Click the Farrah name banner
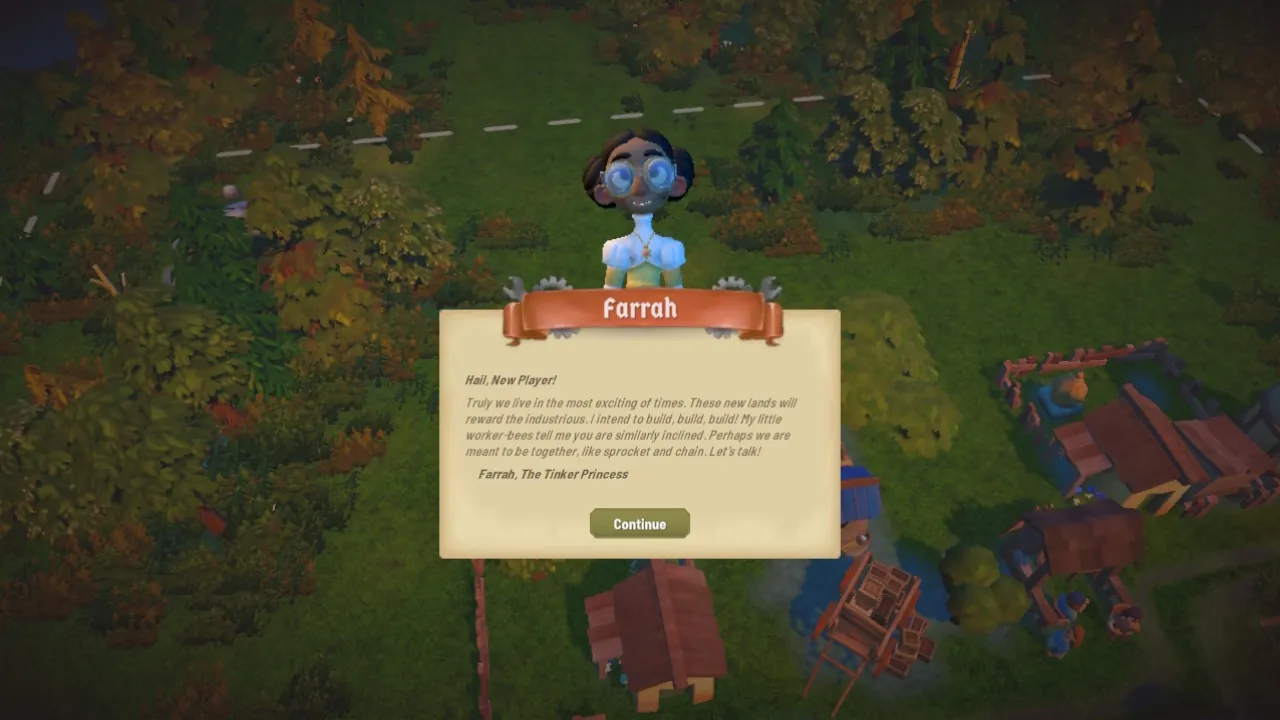This screenshot has height=720, width=1280. (x=640, y=309)
